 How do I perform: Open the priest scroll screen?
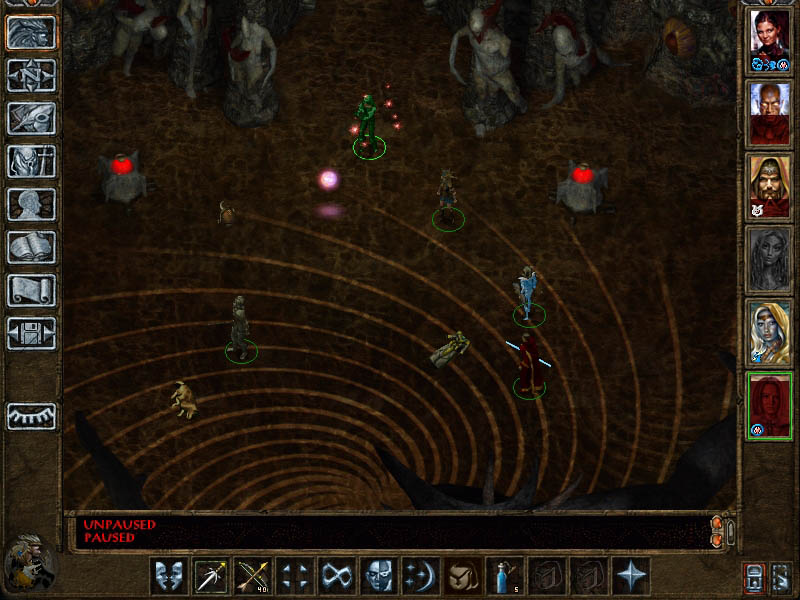(31, 290)
